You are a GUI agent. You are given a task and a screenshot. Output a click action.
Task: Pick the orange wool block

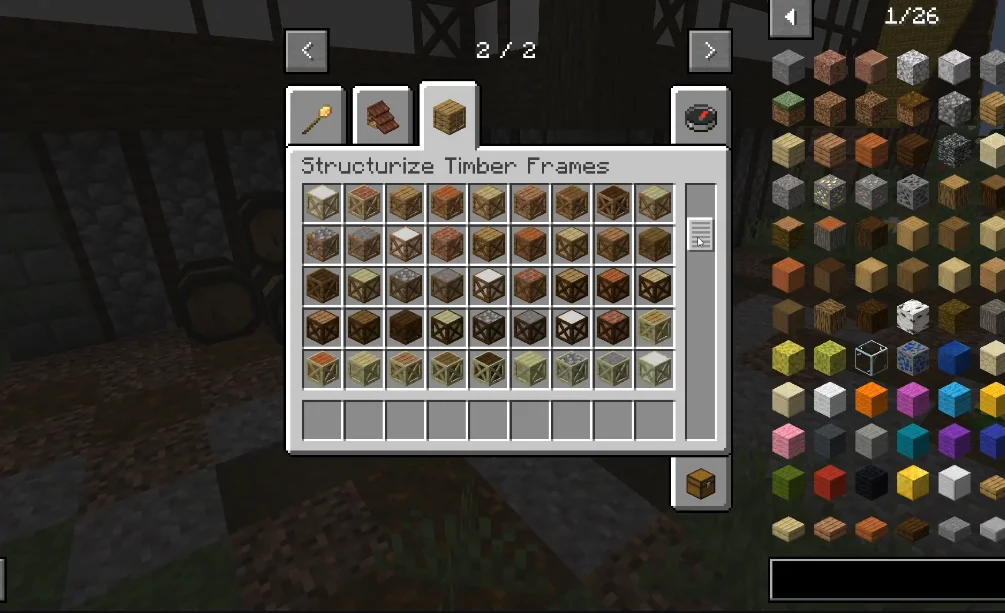coord(871,400)
